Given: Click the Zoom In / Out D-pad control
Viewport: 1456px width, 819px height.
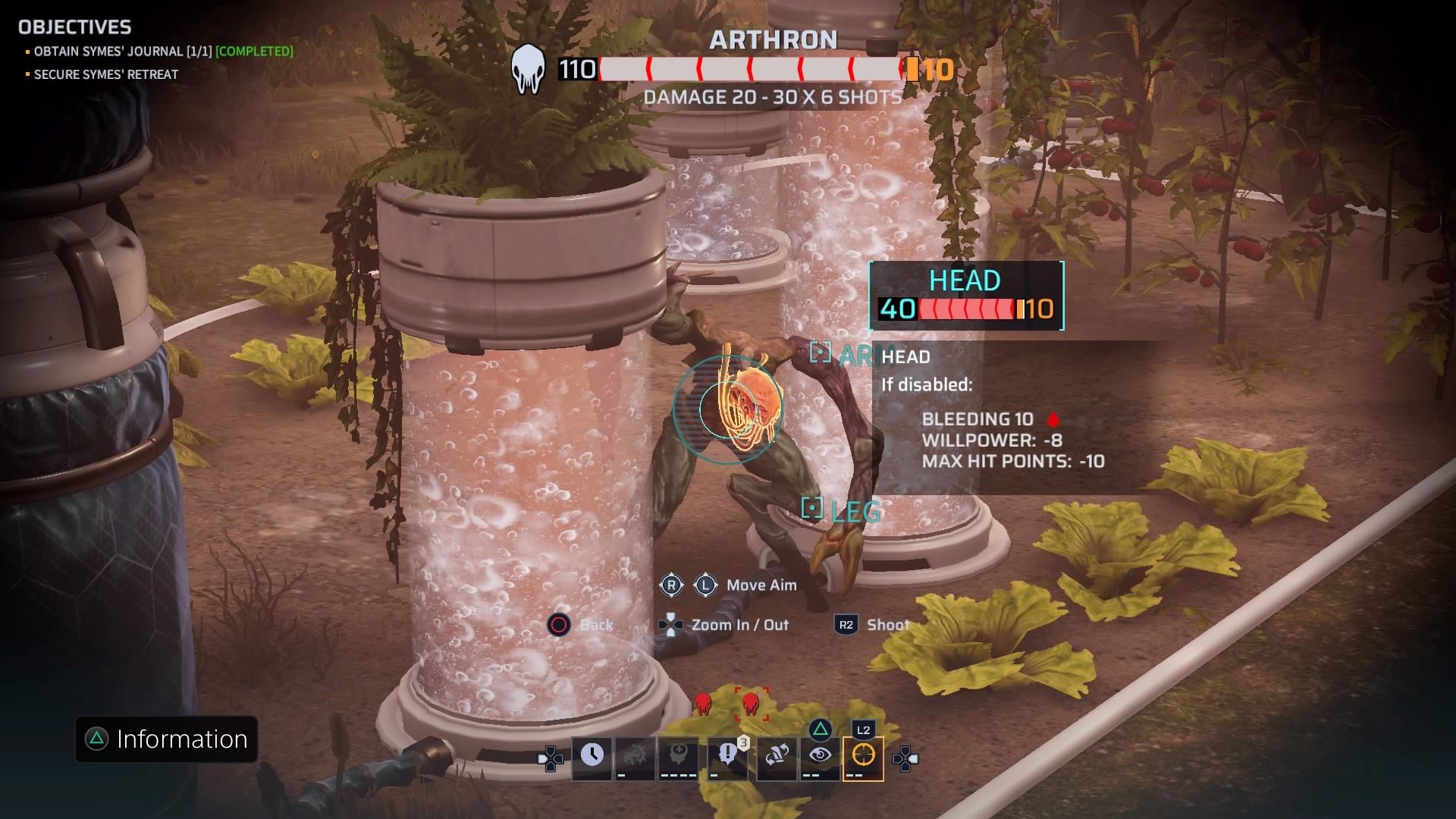Looking at the screenshot, I should pyautogui.click(x=670, y=625).
